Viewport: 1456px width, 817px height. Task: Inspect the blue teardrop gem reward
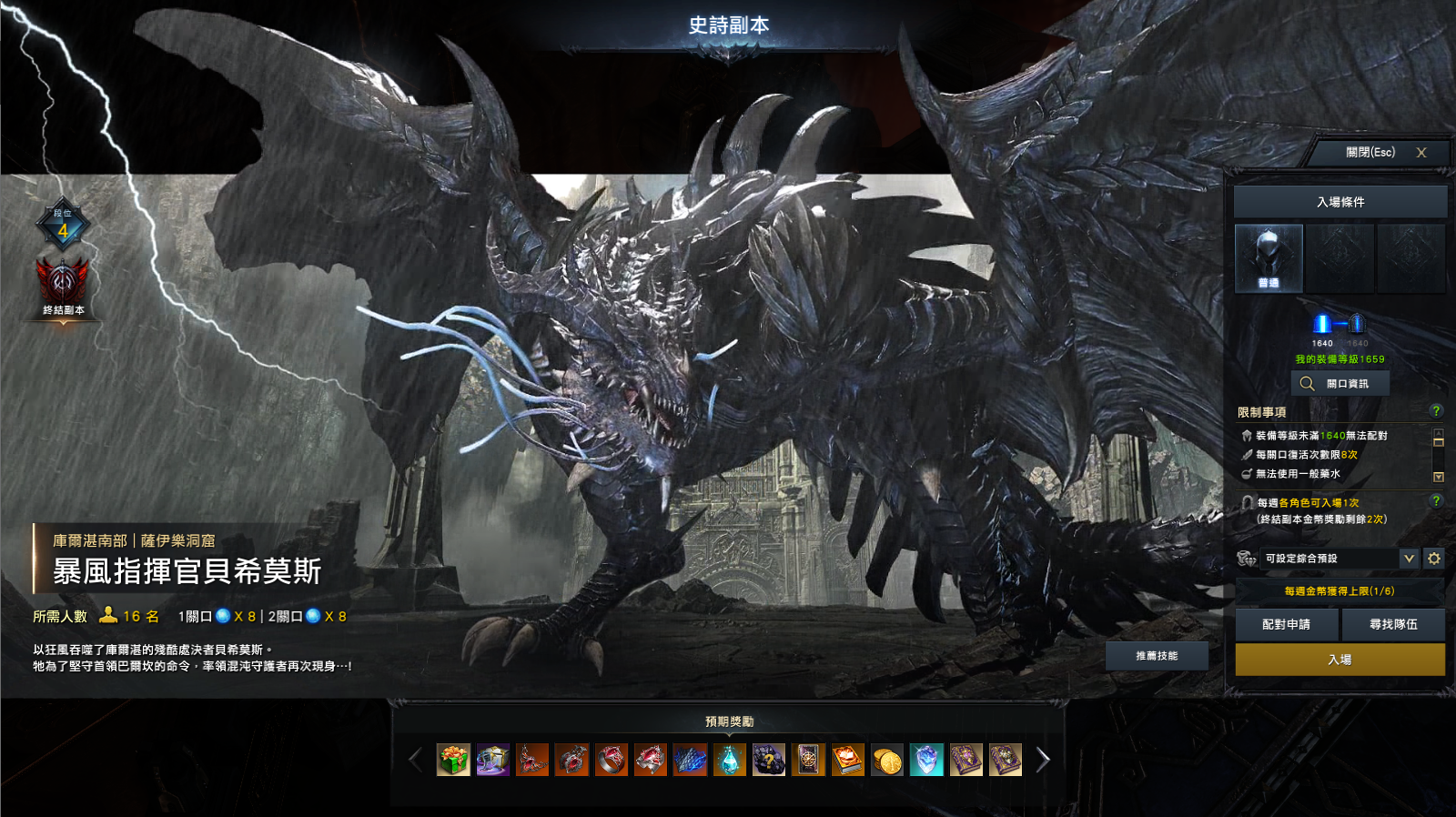point(730,760)
